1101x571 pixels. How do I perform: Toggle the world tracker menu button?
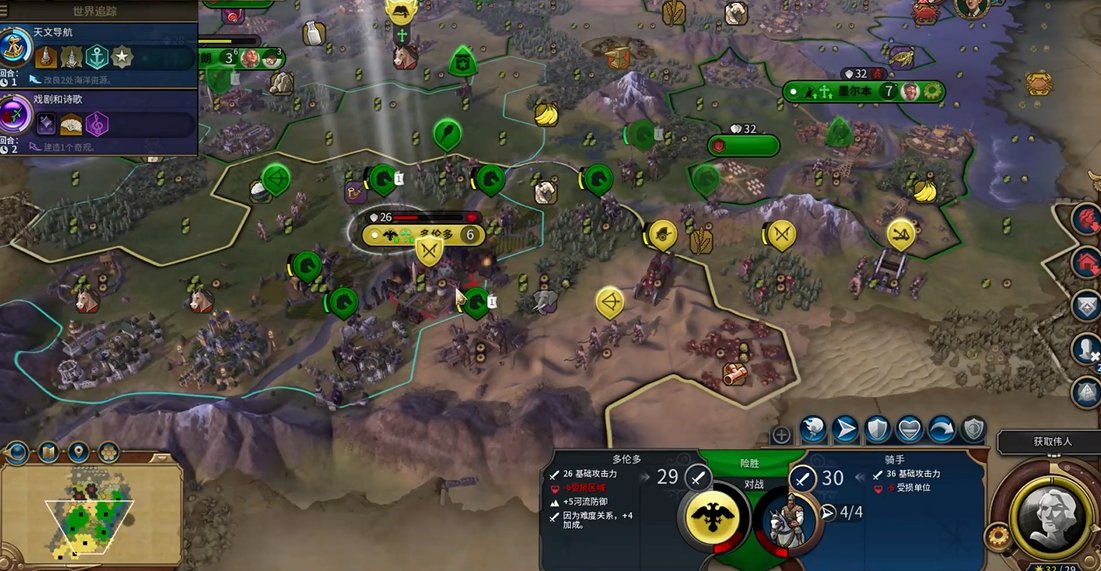[x=96, y=10]
